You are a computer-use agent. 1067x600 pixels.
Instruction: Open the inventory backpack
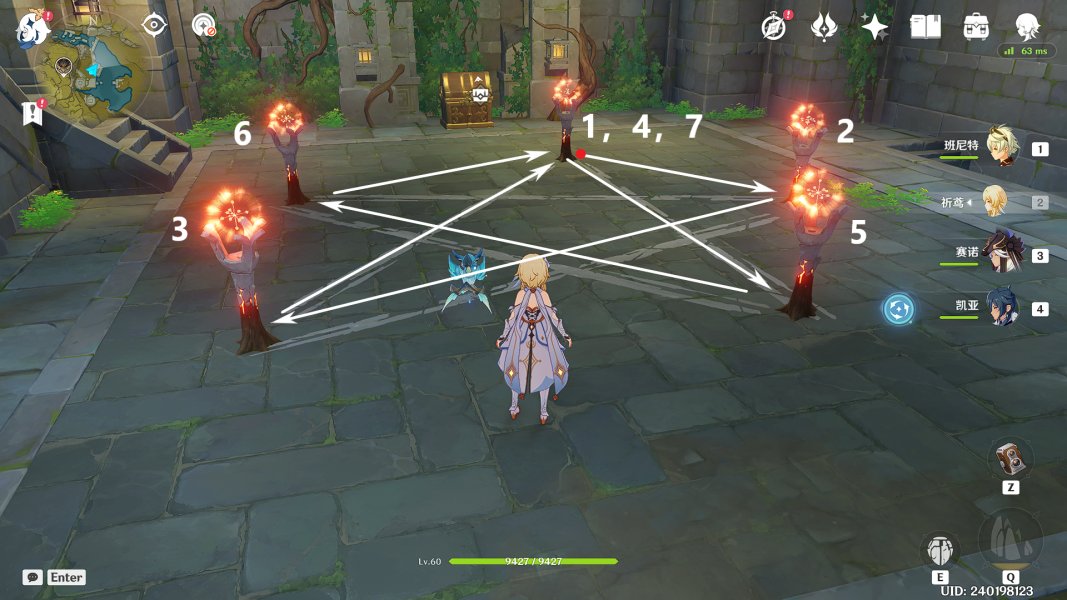977,27
